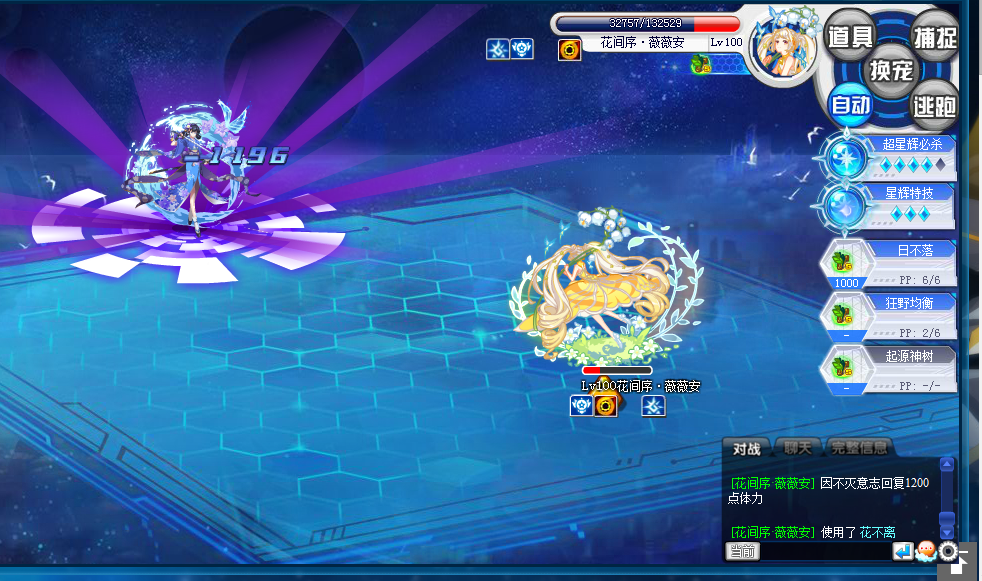
Task: Open the speech bubble emoji button
Action: (926, 551)
